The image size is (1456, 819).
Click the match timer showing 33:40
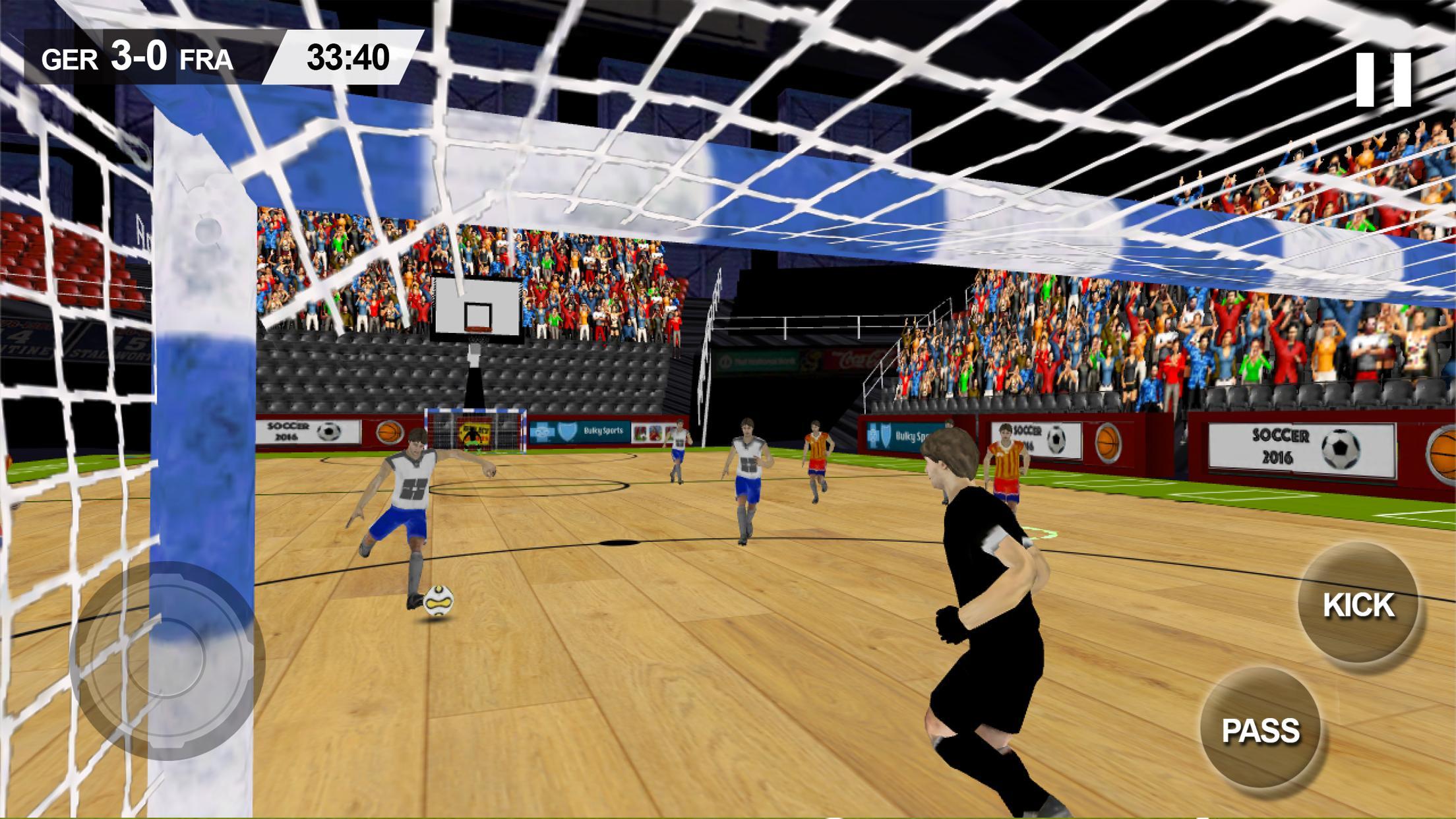coord(346,58)
